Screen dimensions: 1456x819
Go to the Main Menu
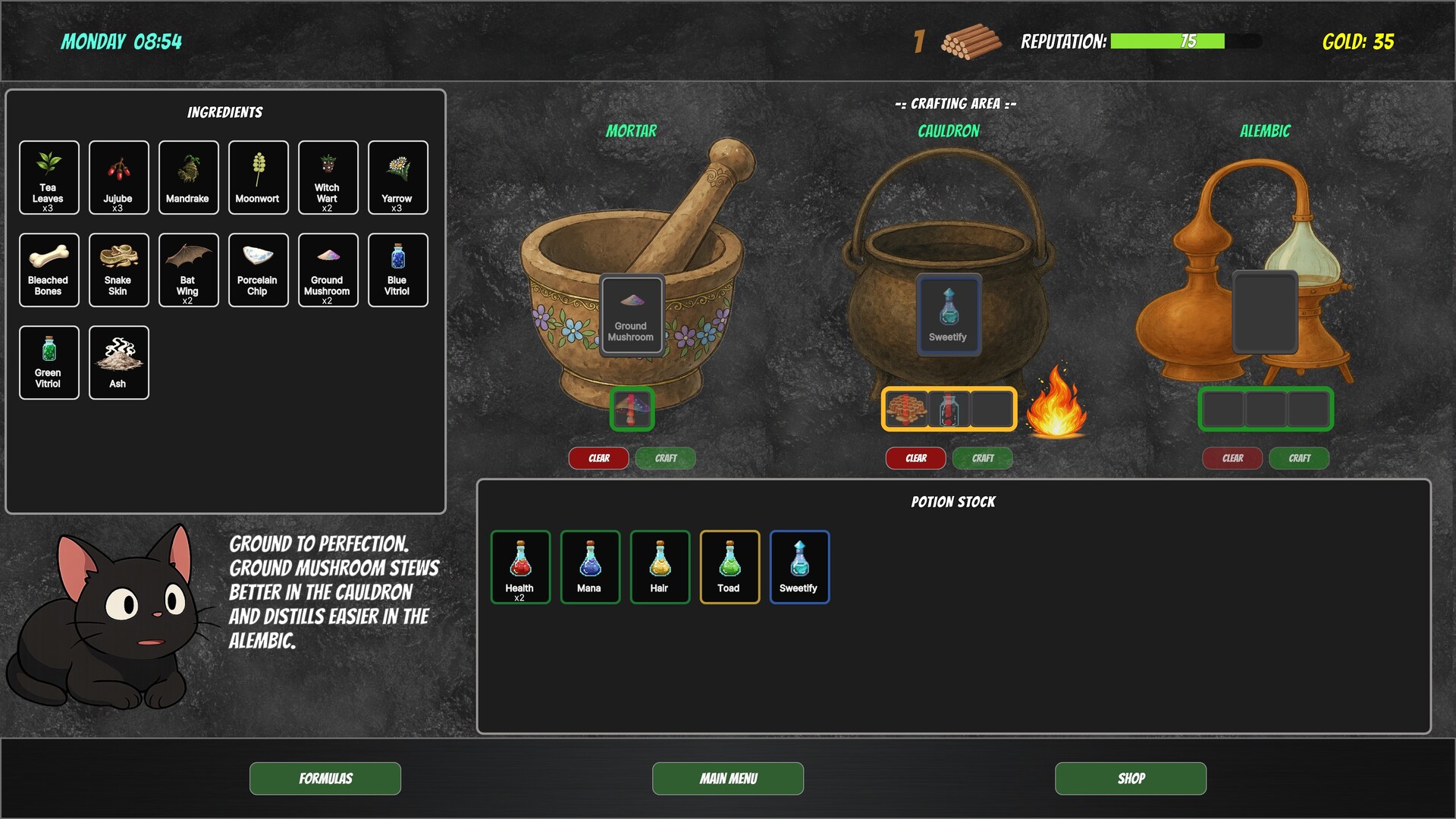727,778
